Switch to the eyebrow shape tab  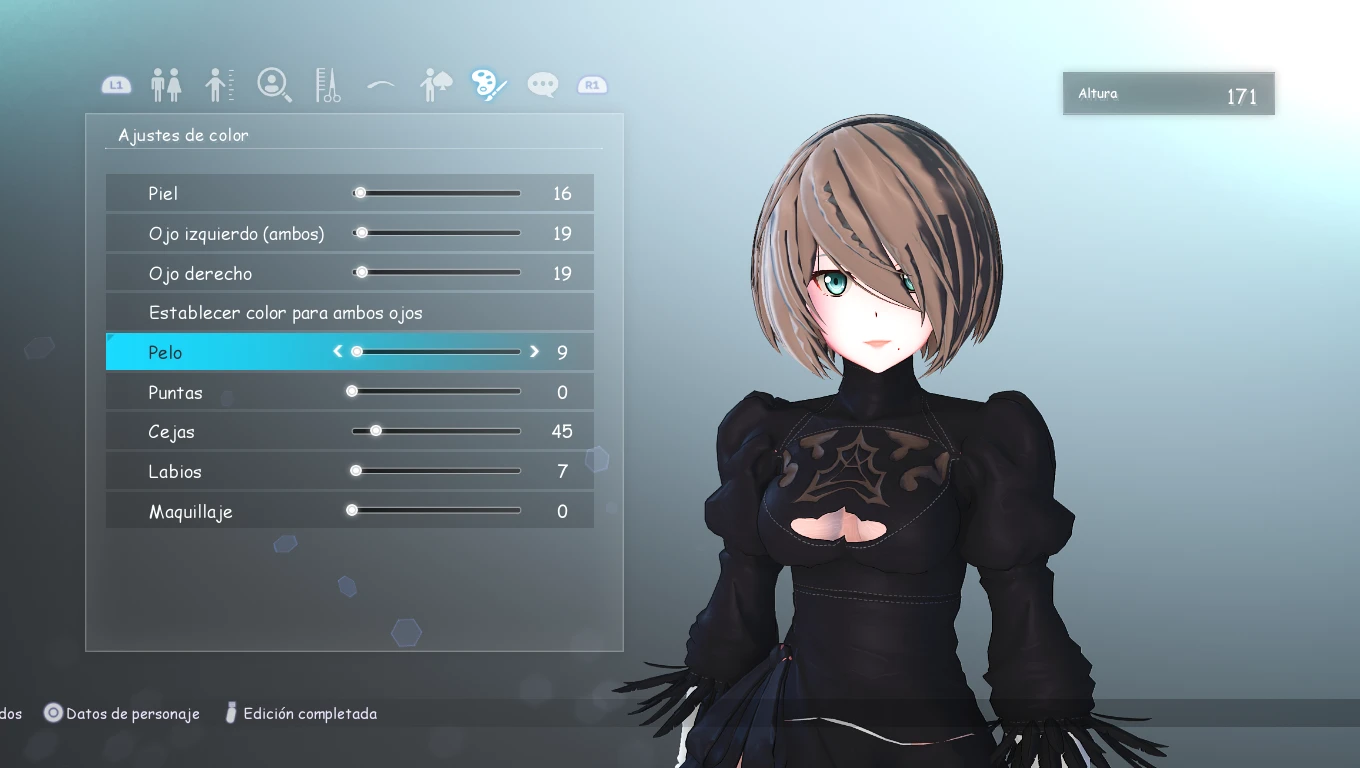381,85
